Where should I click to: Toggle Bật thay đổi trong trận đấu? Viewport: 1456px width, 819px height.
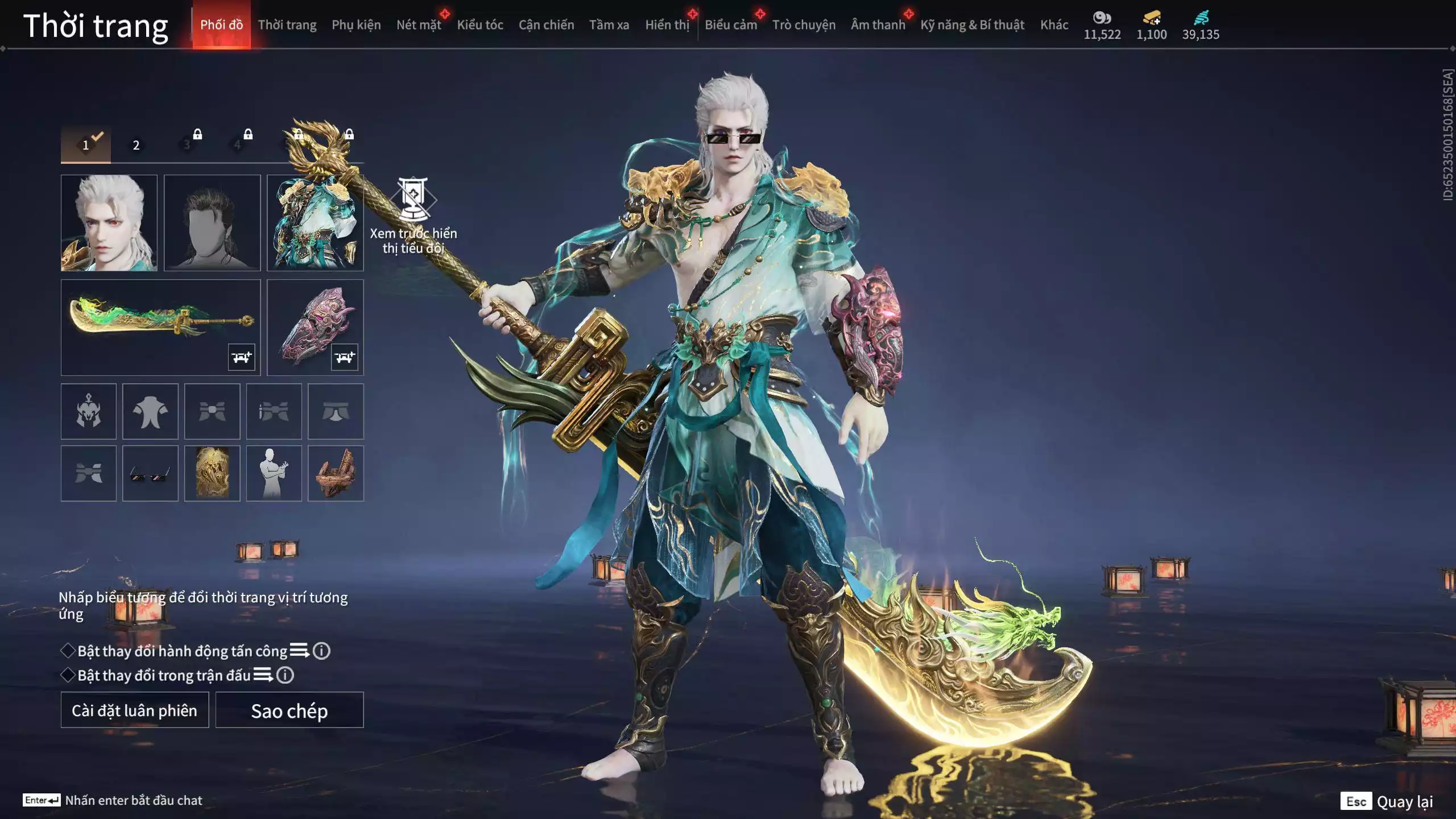68,675
